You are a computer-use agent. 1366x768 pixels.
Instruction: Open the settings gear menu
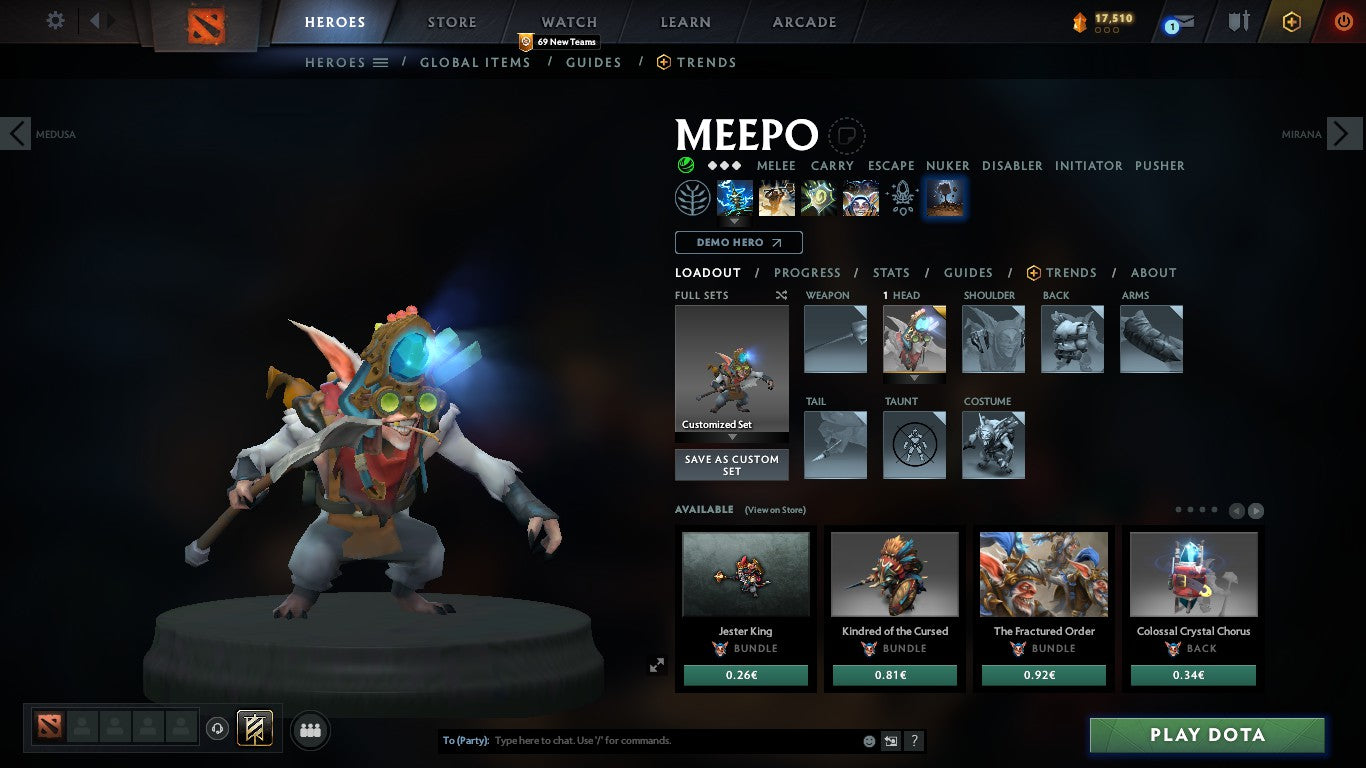(x=55, y=20)
